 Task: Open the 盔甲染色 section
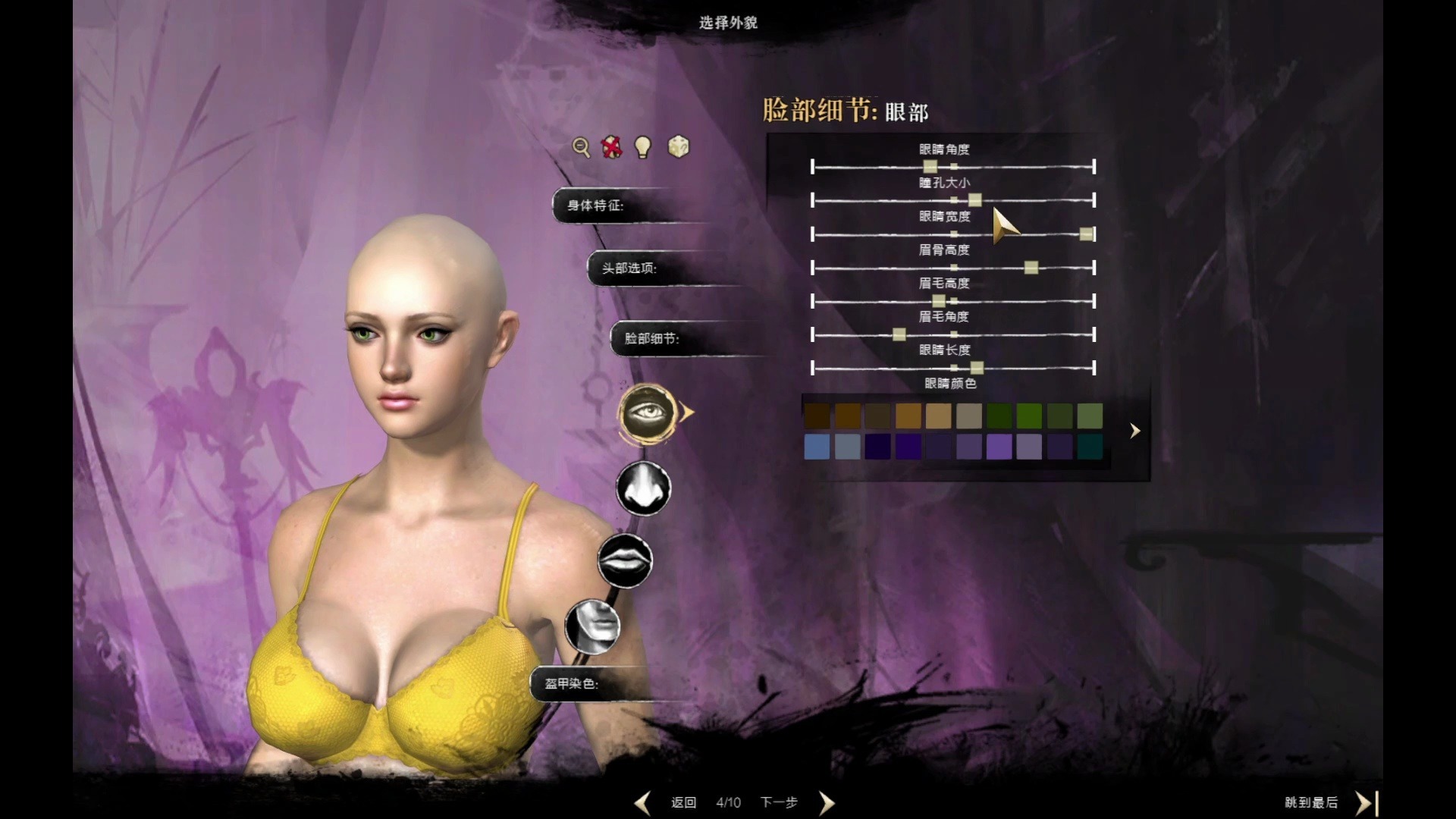(x=572, y=683)
